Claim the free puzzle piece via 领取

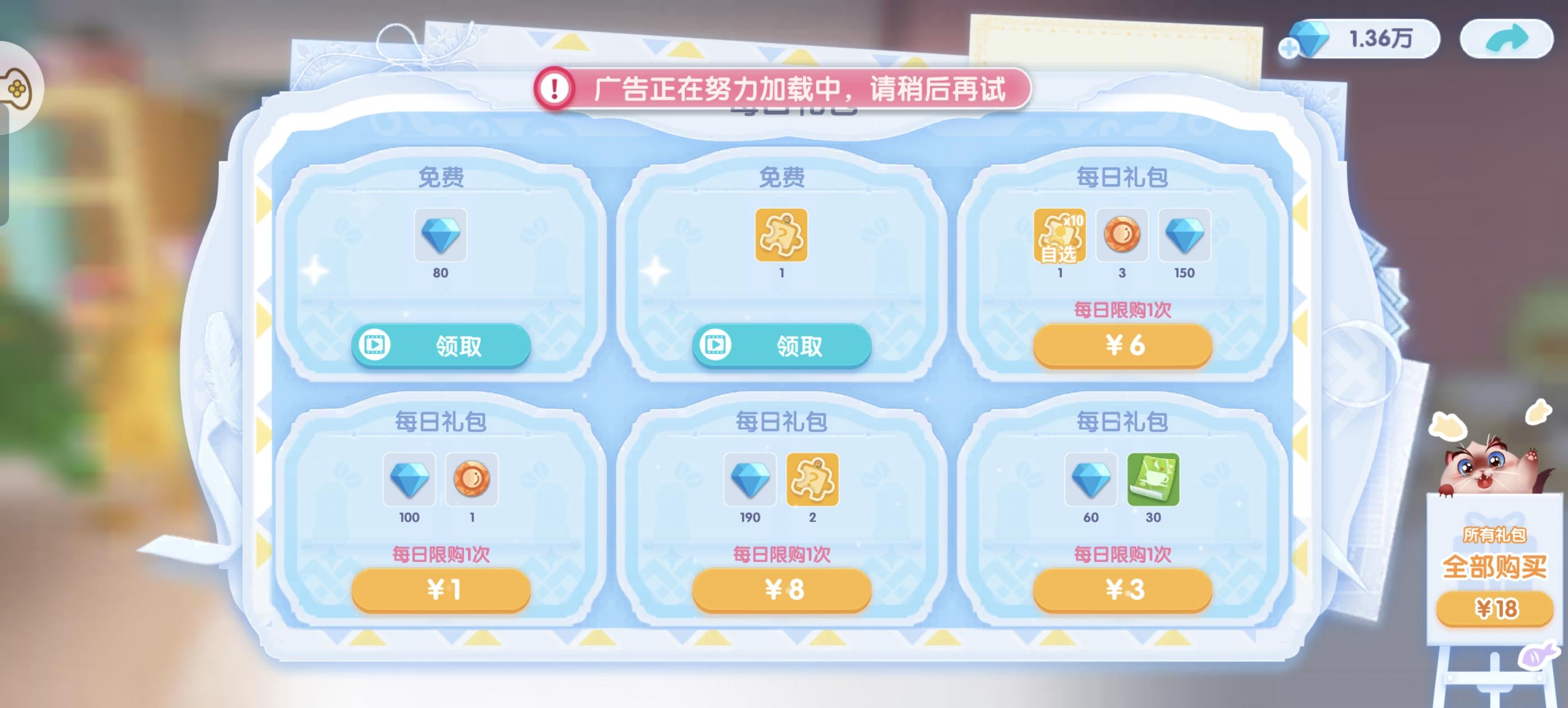[x=781, y=345]
